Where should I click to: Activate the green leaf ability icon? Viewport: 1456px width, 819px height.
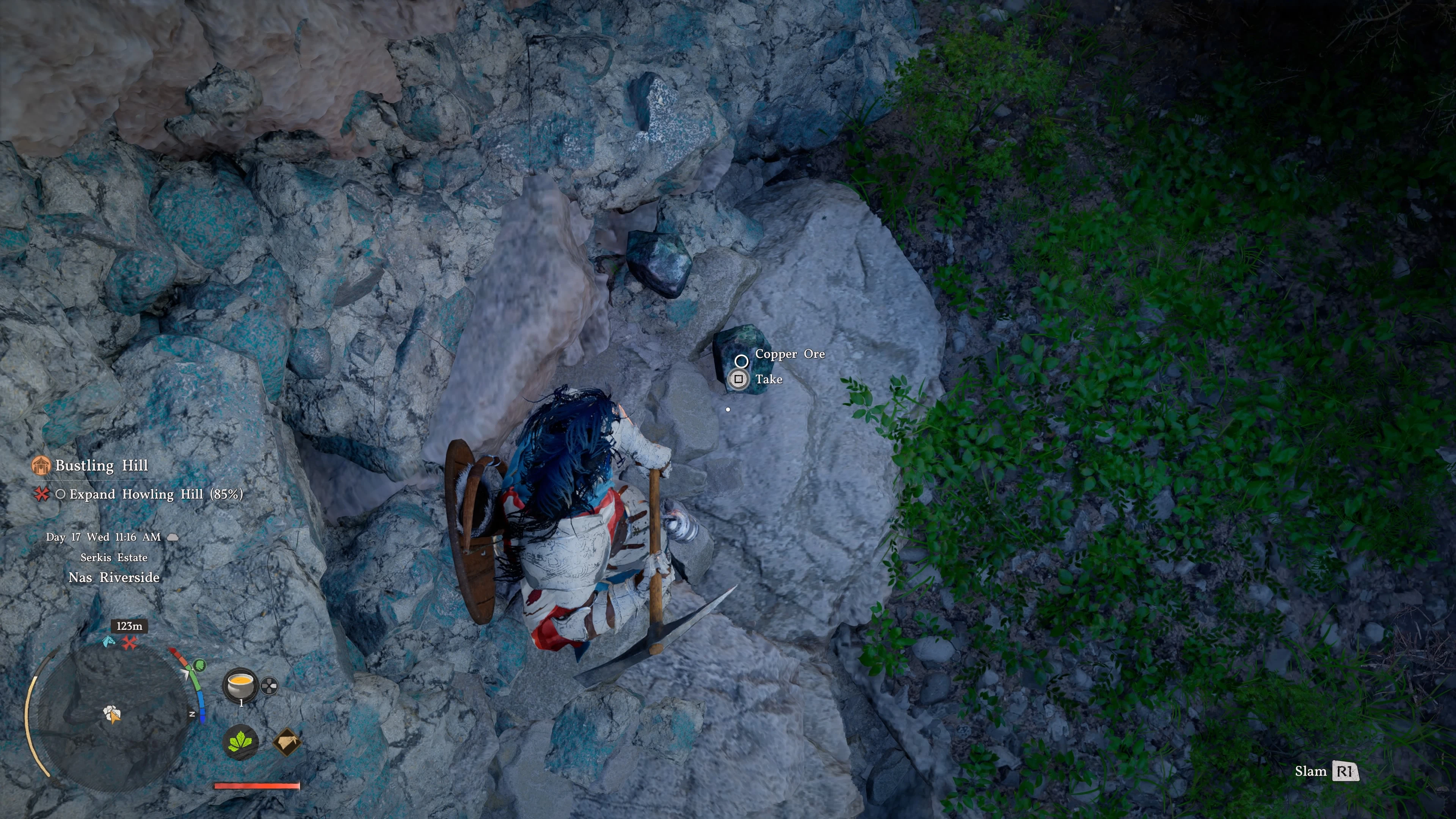tap(241, 742)
